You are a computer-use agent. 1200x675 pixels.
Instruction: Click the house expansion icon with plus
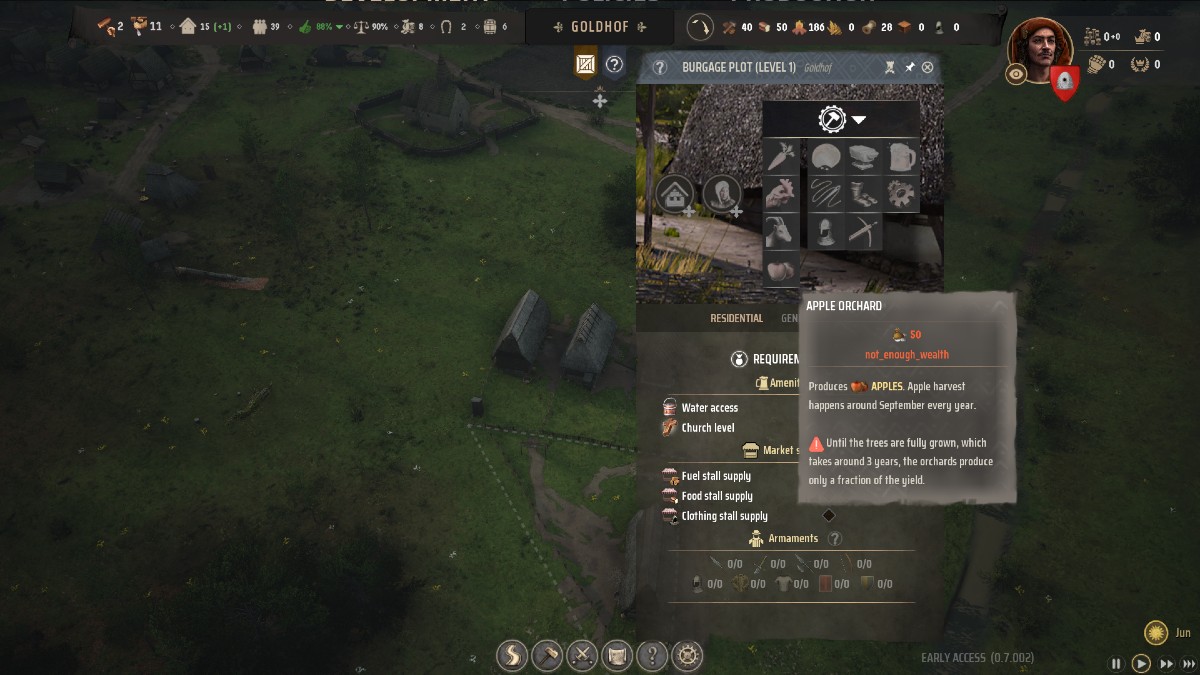pyautogui.click(x=677, y=193)
